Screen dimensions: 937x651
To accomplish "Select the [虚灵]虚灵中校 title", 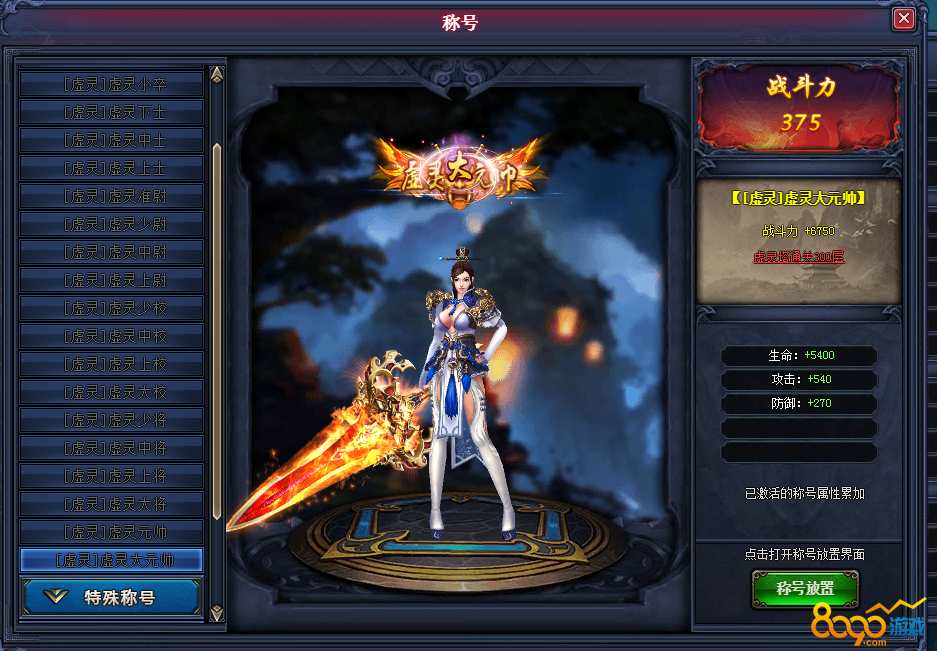I will point(111,336).
